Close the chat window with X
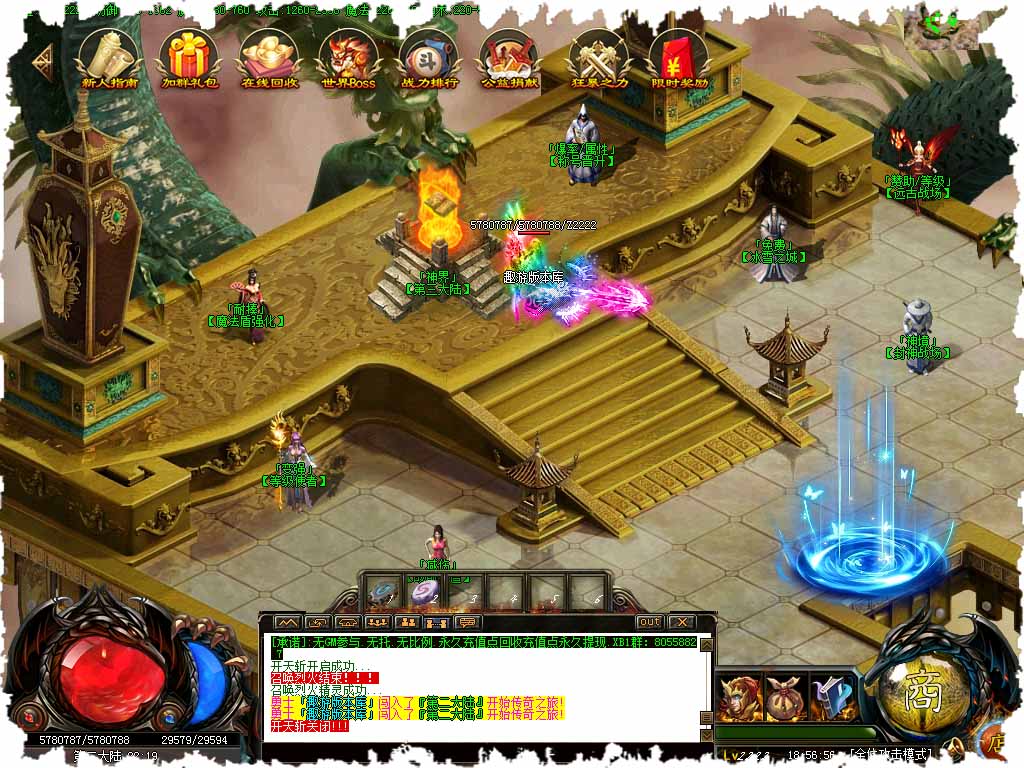The width and height of the screenshot is (1024, 768). tap(680, 622)
